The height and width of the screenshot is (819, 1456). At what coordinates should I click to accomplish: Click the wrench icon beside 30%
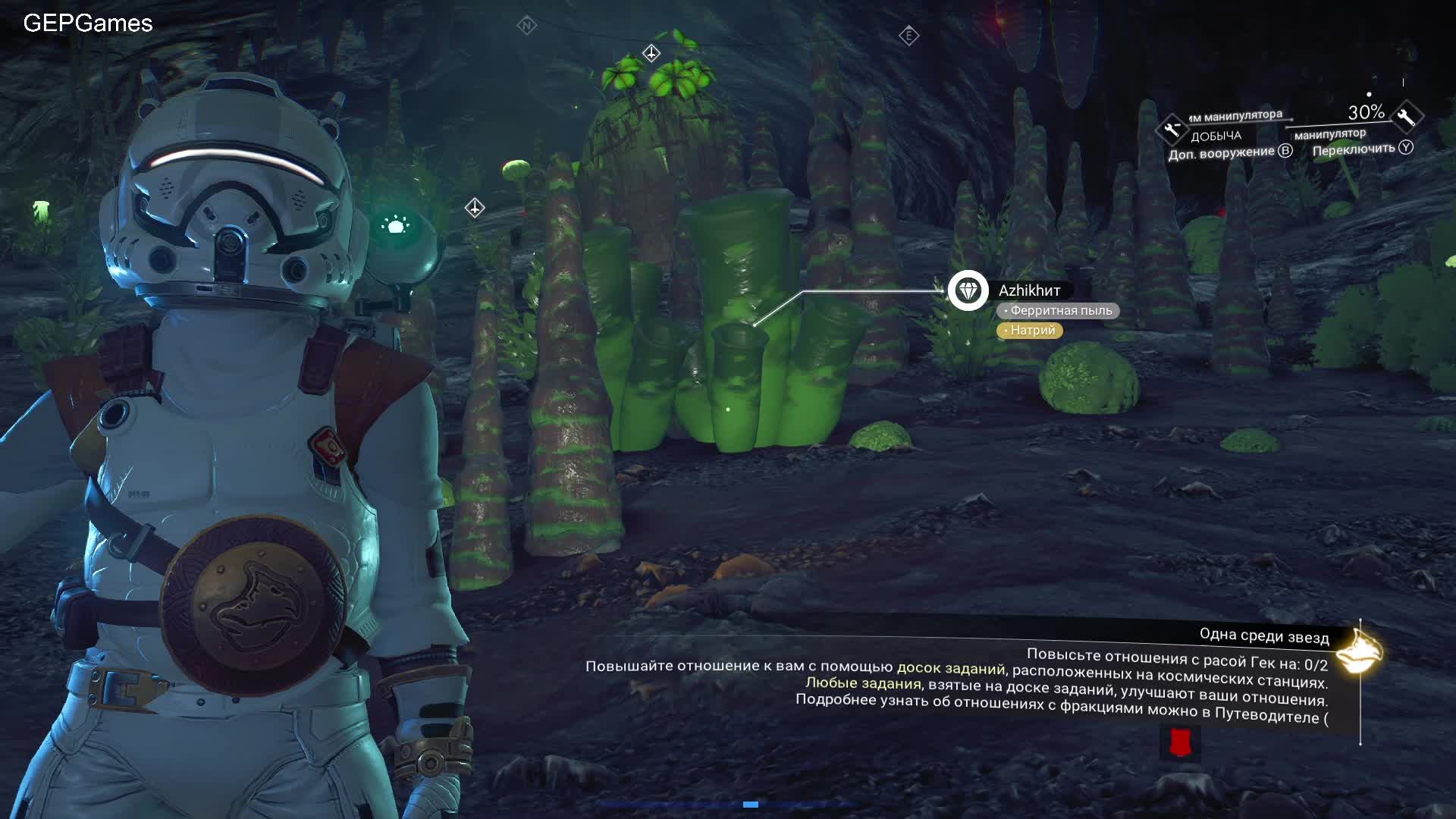point(1407,117)
